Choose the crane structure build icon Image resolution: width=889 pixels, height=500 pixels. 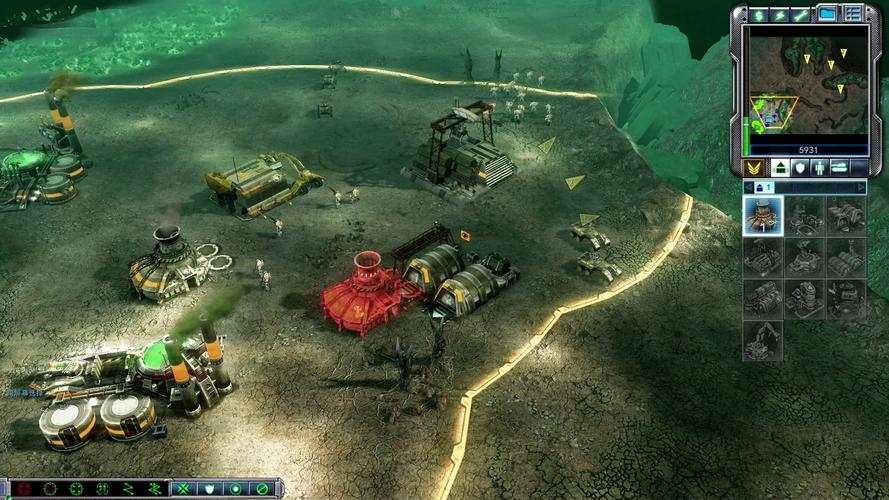pyautogui.click(x=763, y=340)
